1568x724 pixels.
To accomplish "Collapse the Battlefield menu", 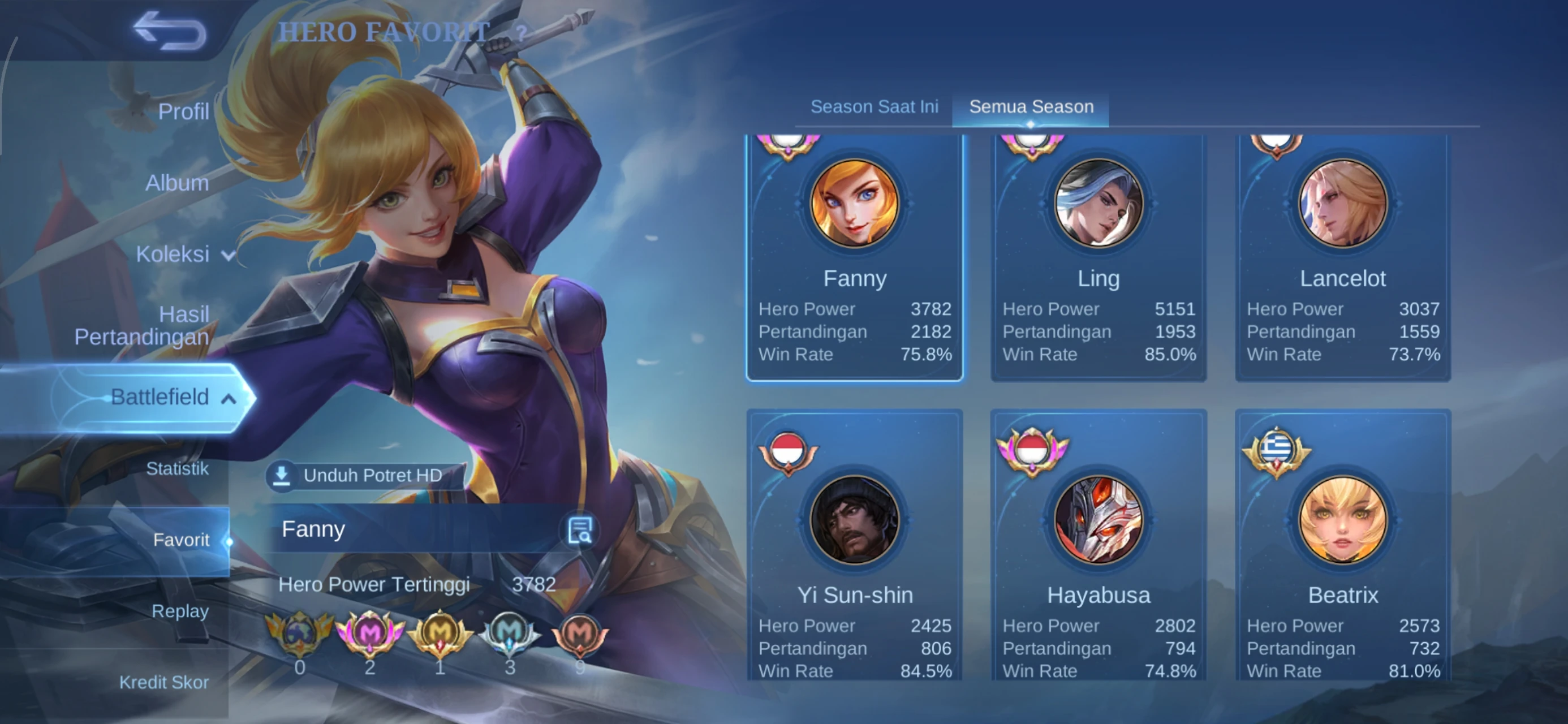I will (170, 397).
